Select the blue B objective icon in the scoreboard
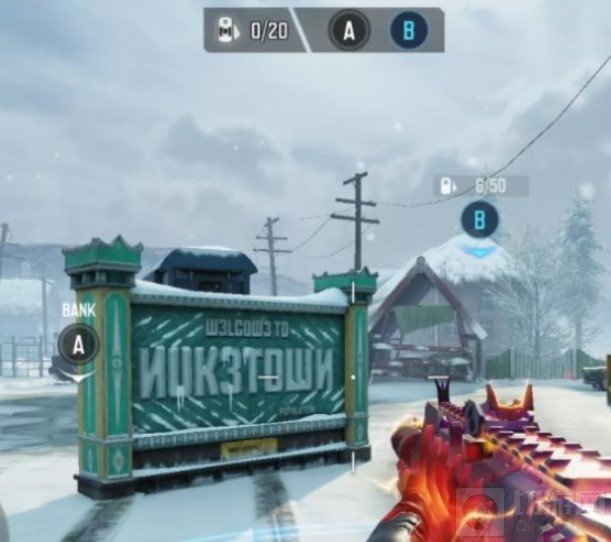Screen dimensions: 611x542 click(408, 31)
